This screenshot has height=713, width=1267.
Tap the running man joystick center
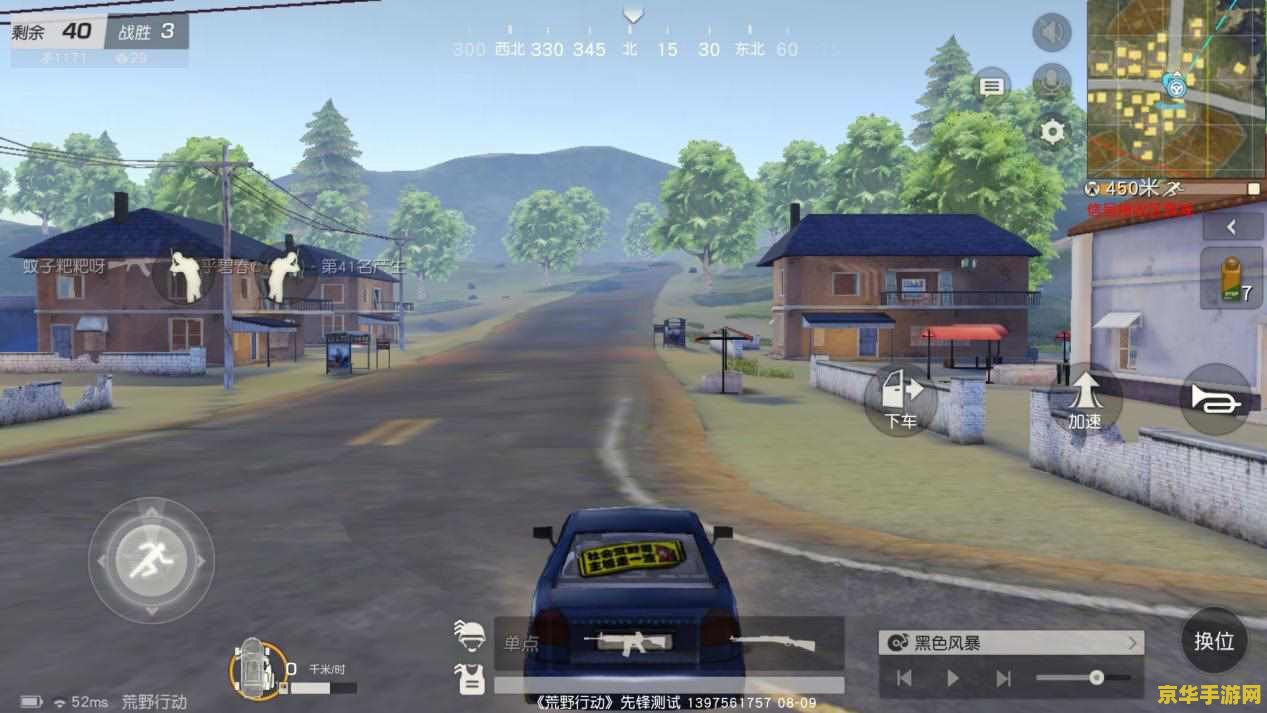pyautogui.click(x=151, y=560)
